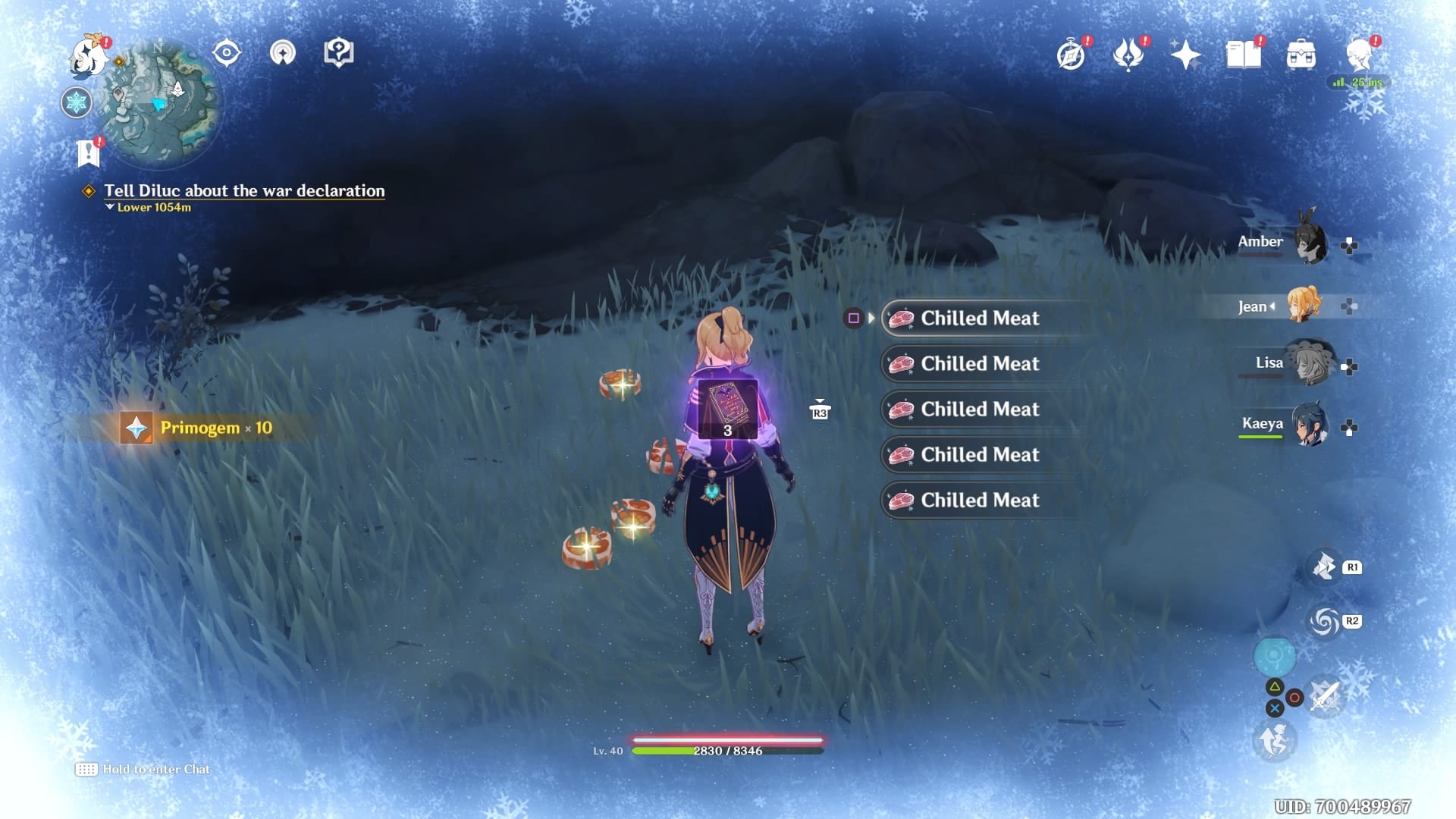Click the quest bookmark icon with exclamation mark
This screenshot has width=1456, height=819.
pyautogui.click(x=89, y=152)
